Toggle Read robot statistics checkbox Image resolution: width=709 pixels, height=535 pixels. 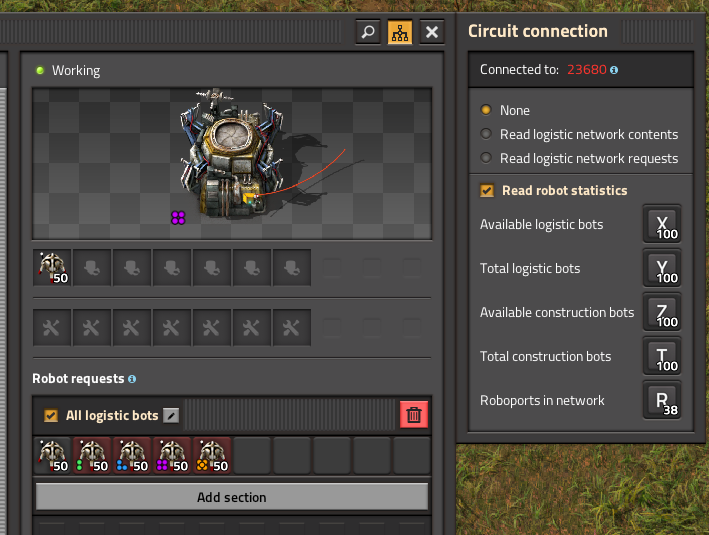click(487, 191)
